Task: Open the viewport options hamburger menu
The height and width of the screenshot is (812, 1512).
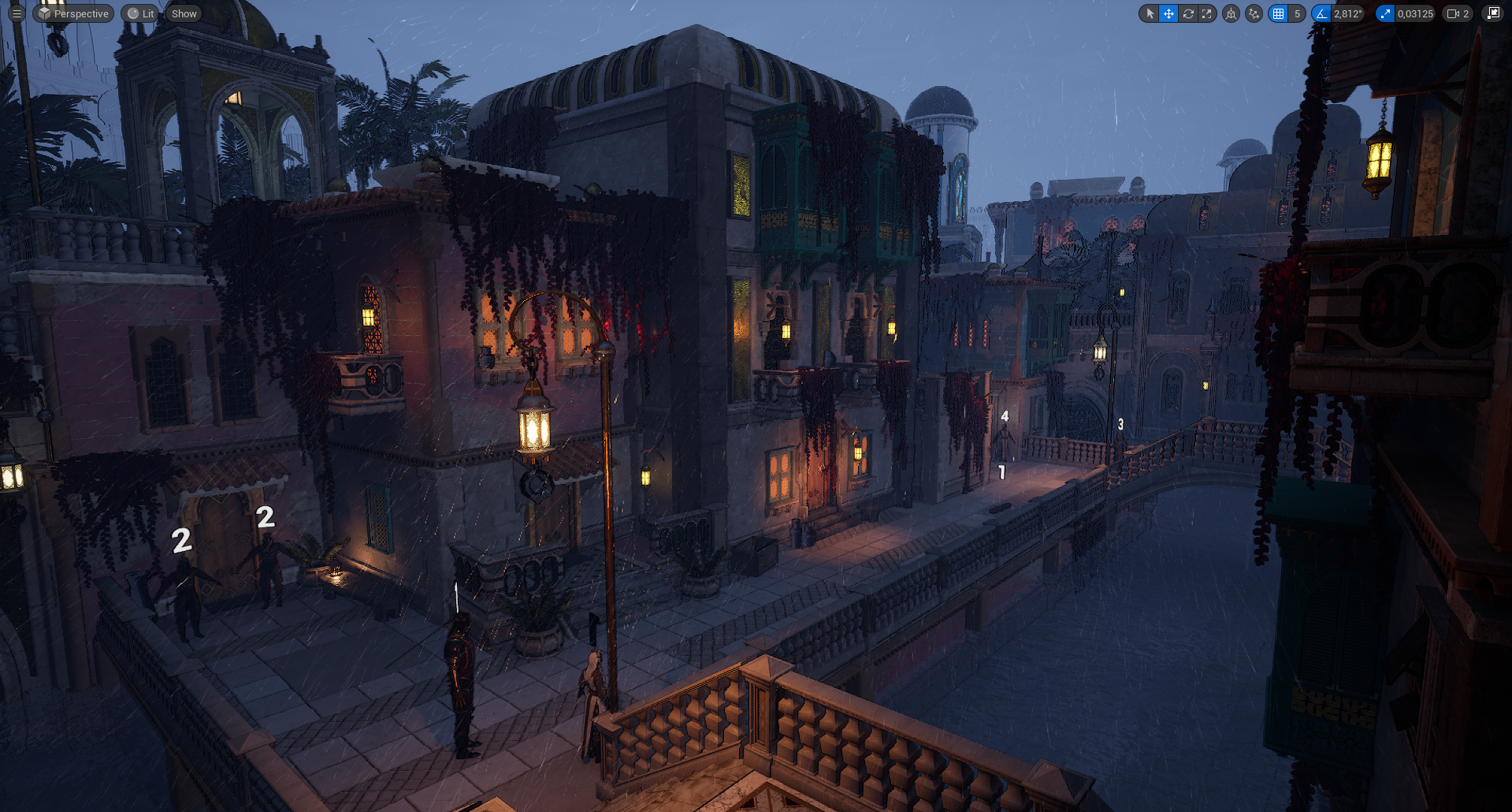Action: click(17, 13)
